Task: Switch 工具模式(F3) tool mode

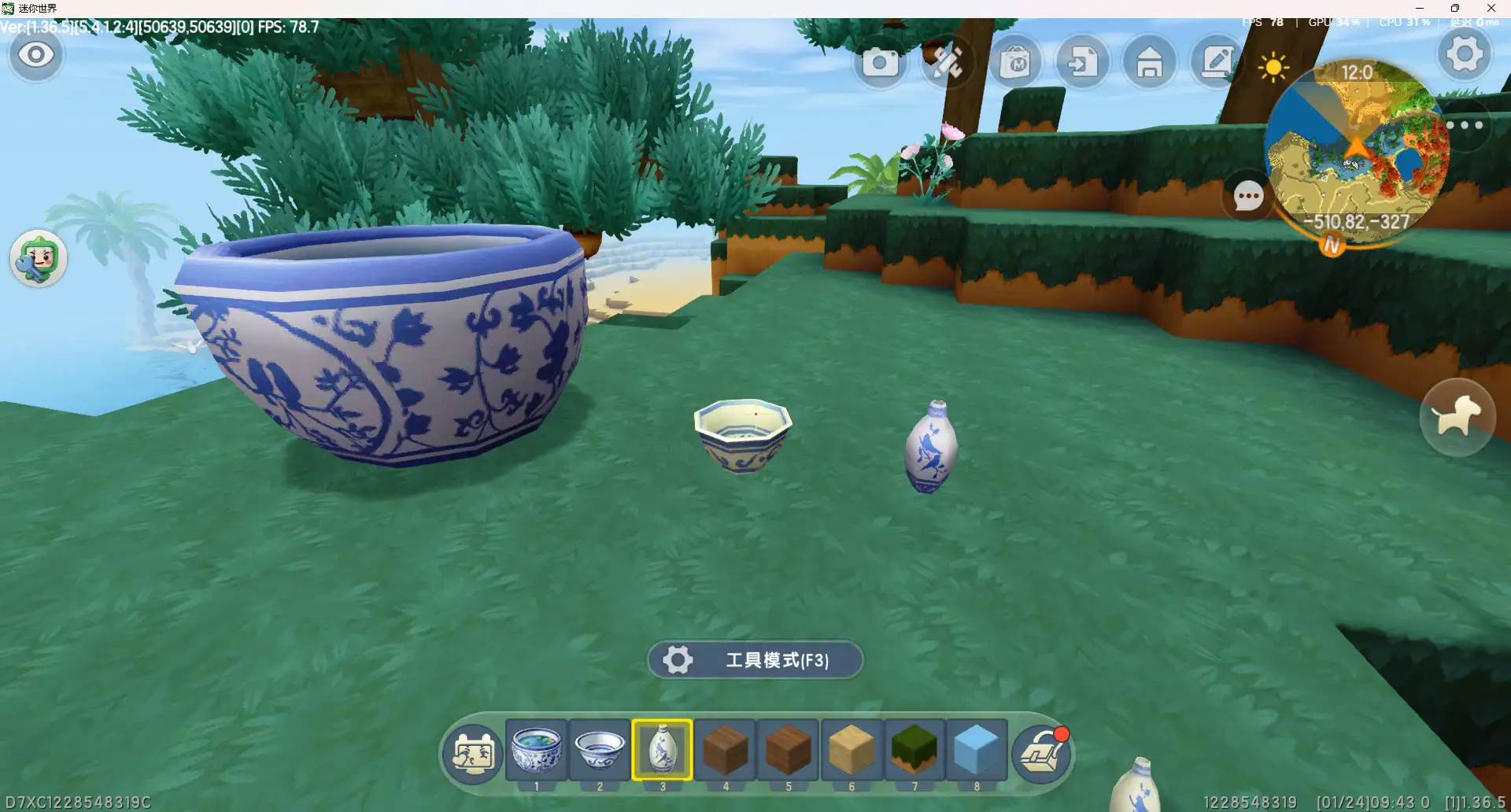Action: (755, 659)
